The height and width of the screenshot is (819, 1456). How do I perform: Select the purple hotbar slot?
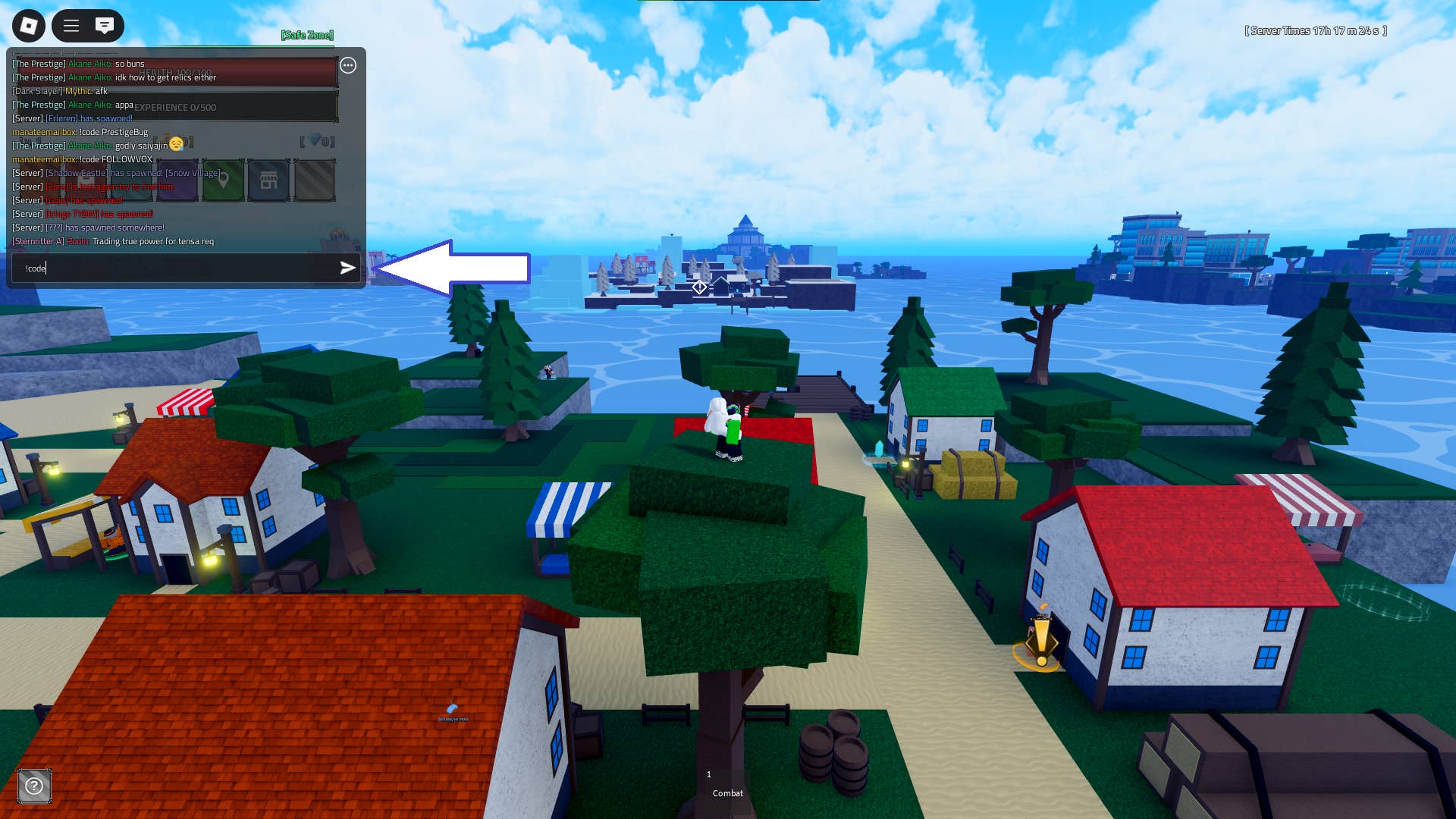pyautogui.click(x=176, y=181)
